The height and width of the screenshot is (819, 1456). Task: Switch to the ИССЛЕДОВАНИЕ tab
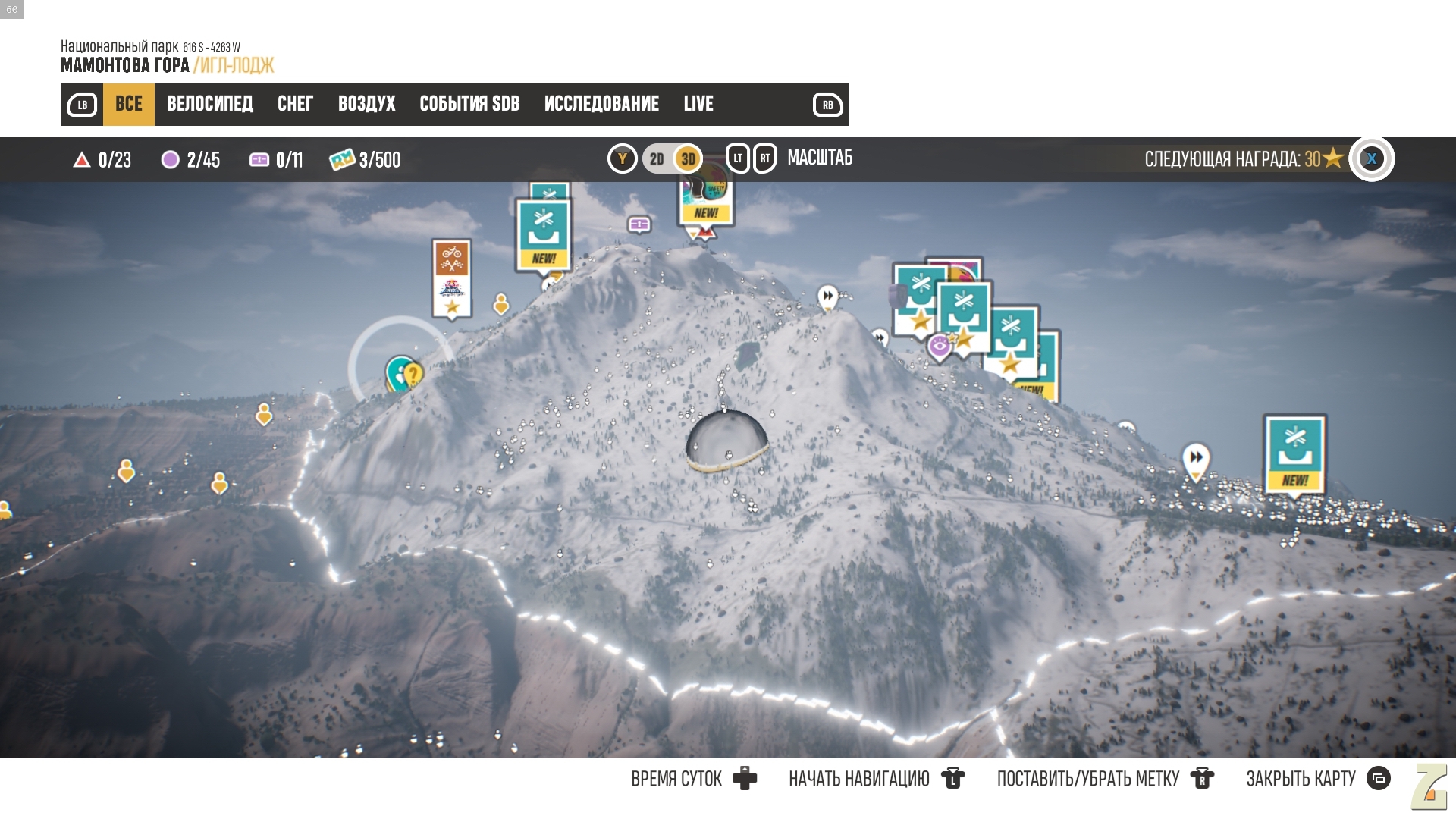pos(601,104)
